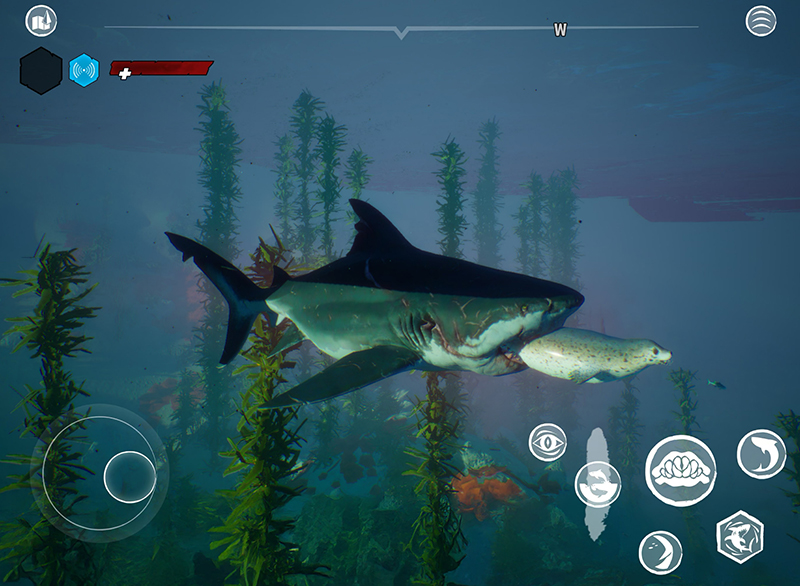Use the tail fin whip button
The image size is (800, 586).
(x=660, y=552)
